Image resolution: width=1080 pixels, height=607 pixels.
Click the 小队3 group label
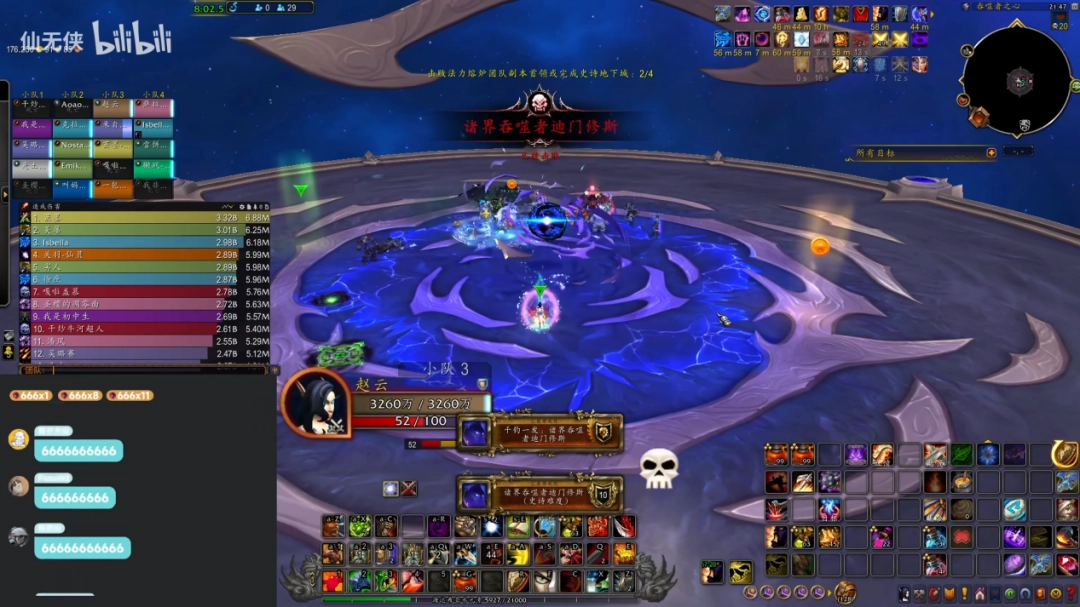447,370
